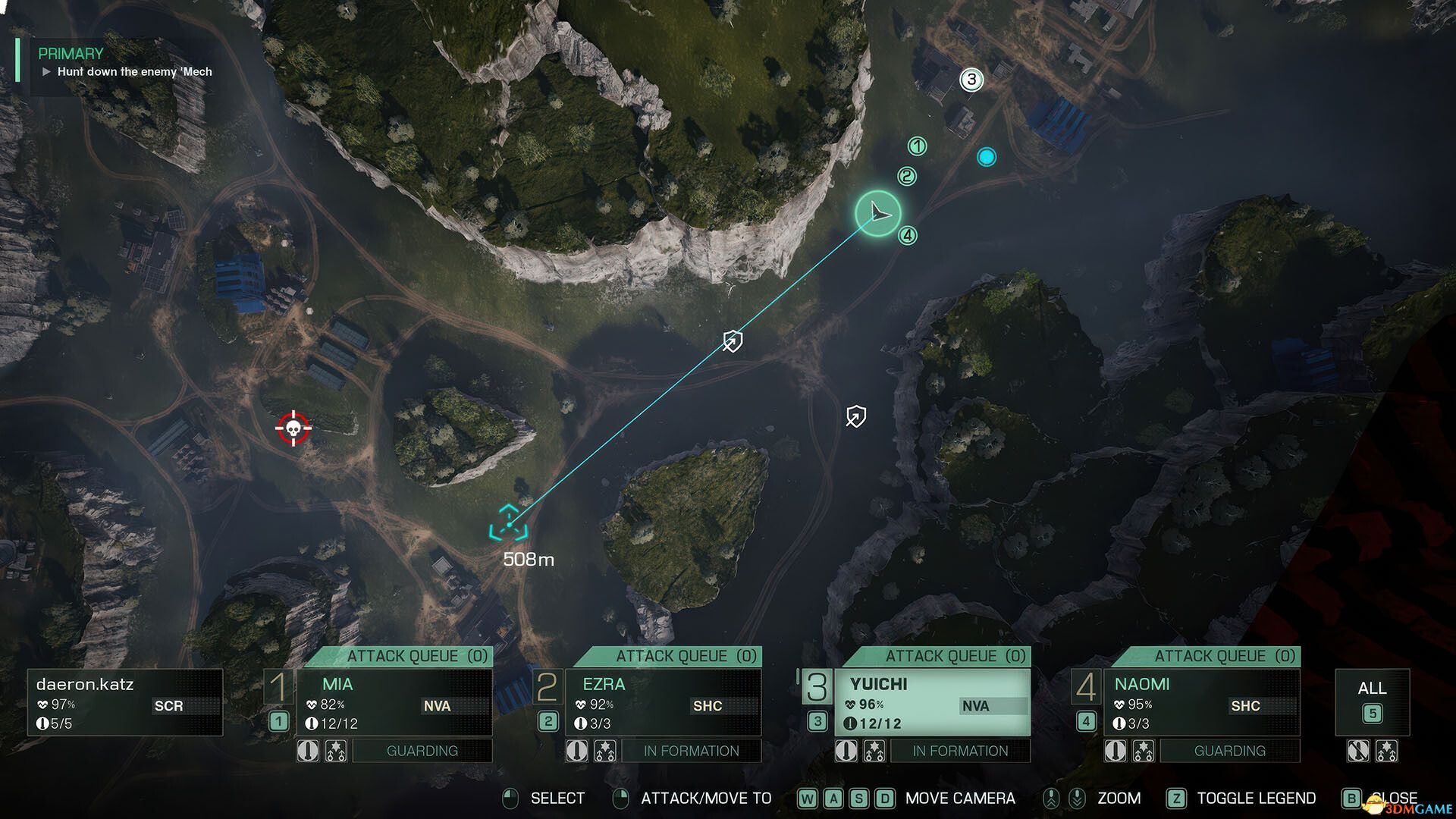Select lancemate Mia's unit card
This screenshot has width=1456, height=819.
click(394, 702)
